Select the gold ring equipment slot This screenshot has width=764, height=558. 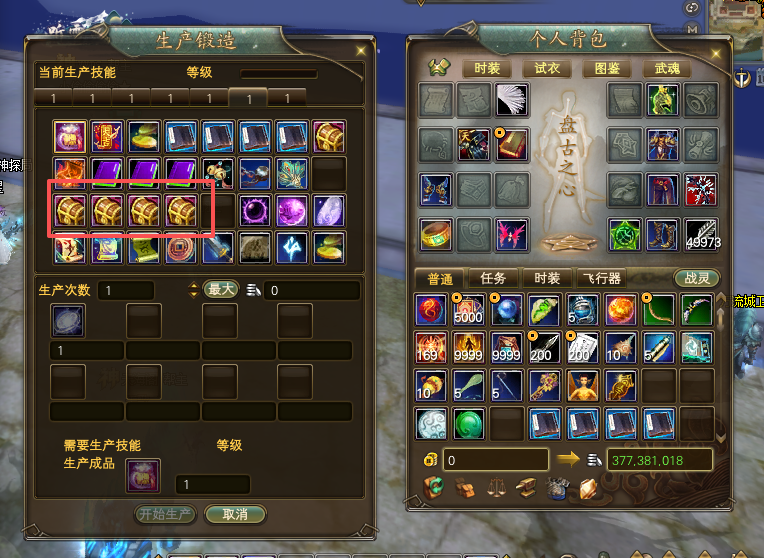tap(436, 235)
